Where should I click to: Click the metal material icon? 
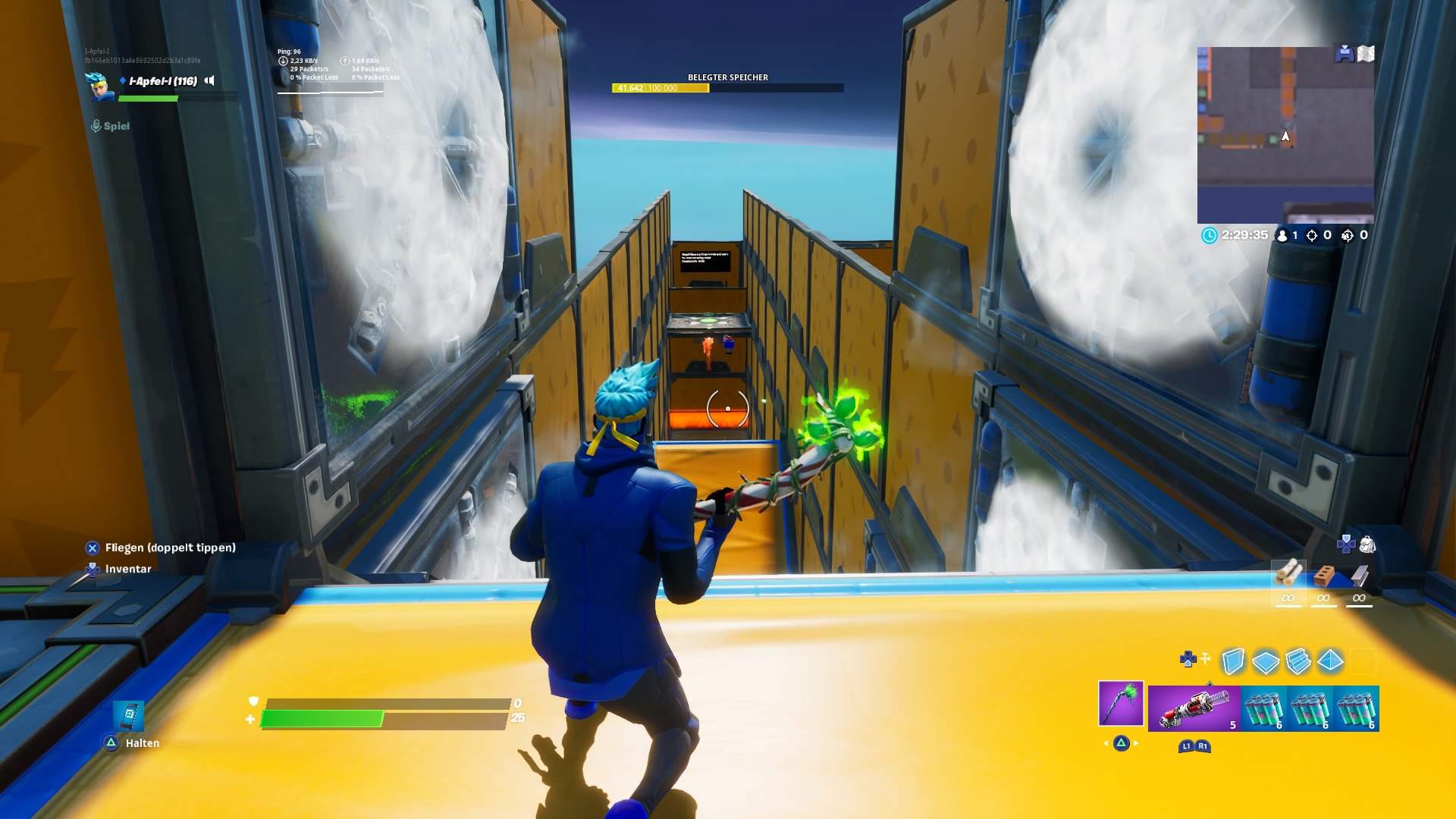point(1359,576)
